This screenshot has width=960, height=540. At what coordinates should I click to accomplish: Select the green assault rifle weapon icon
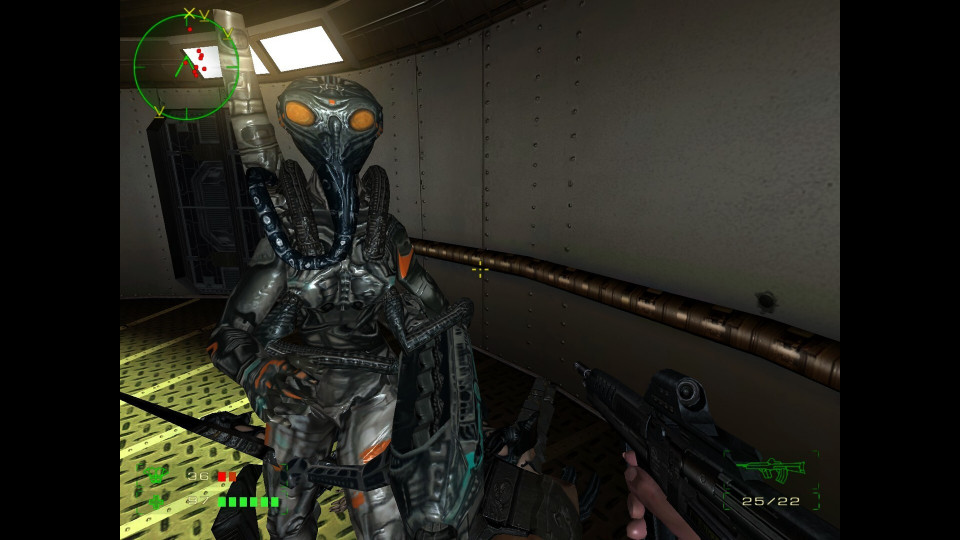tap(770, 467)
